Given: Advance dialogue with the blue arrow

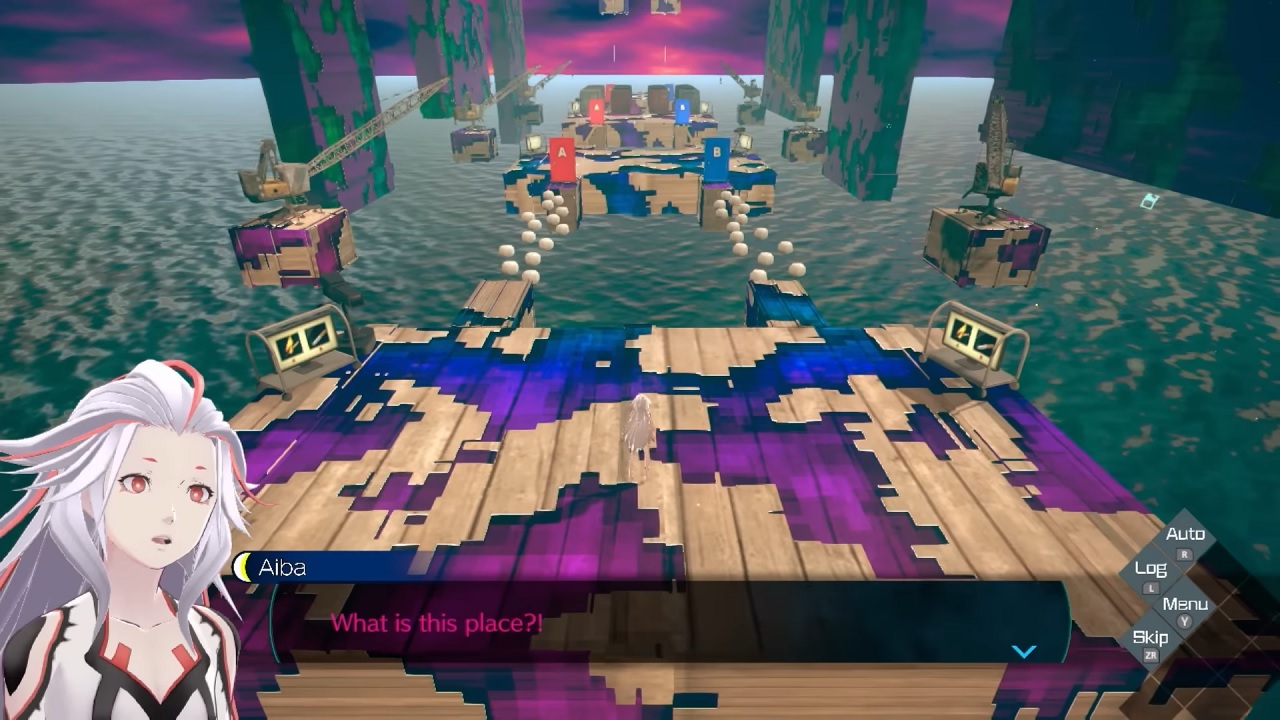Looking at the screenshot, I should point(1023,651).
